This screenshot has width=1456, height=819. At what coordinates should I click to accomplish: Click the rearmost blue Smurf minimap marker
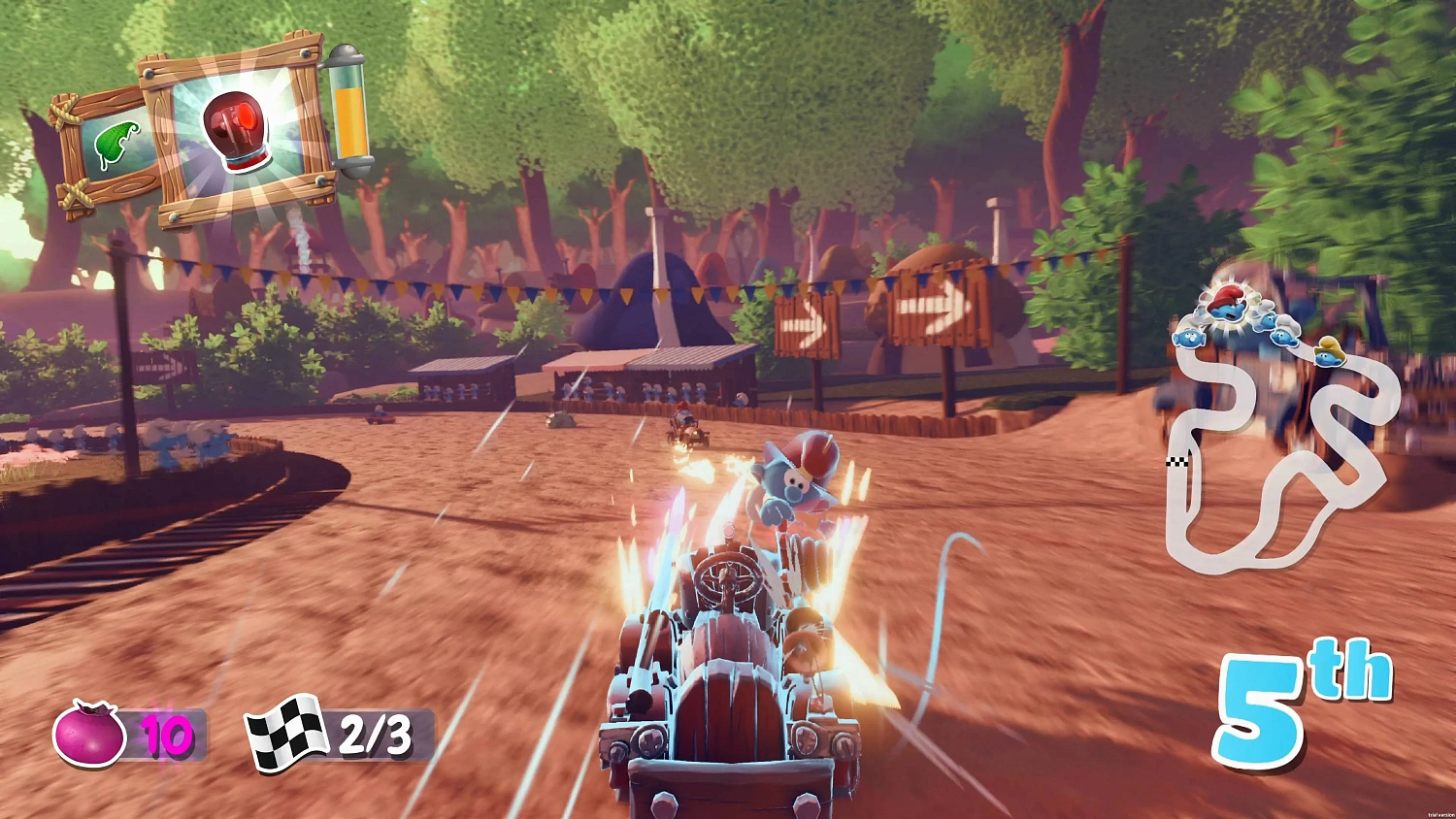click(1189, 337)
